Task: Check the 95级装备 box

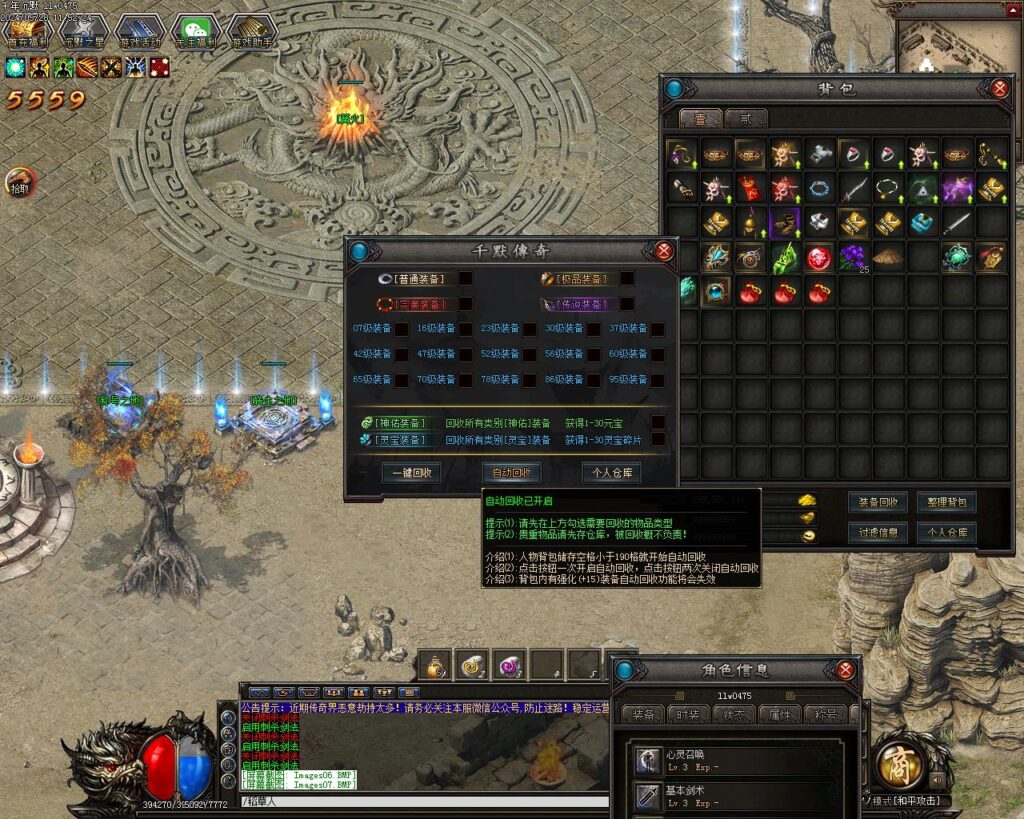Action: (x=656, y=380)
